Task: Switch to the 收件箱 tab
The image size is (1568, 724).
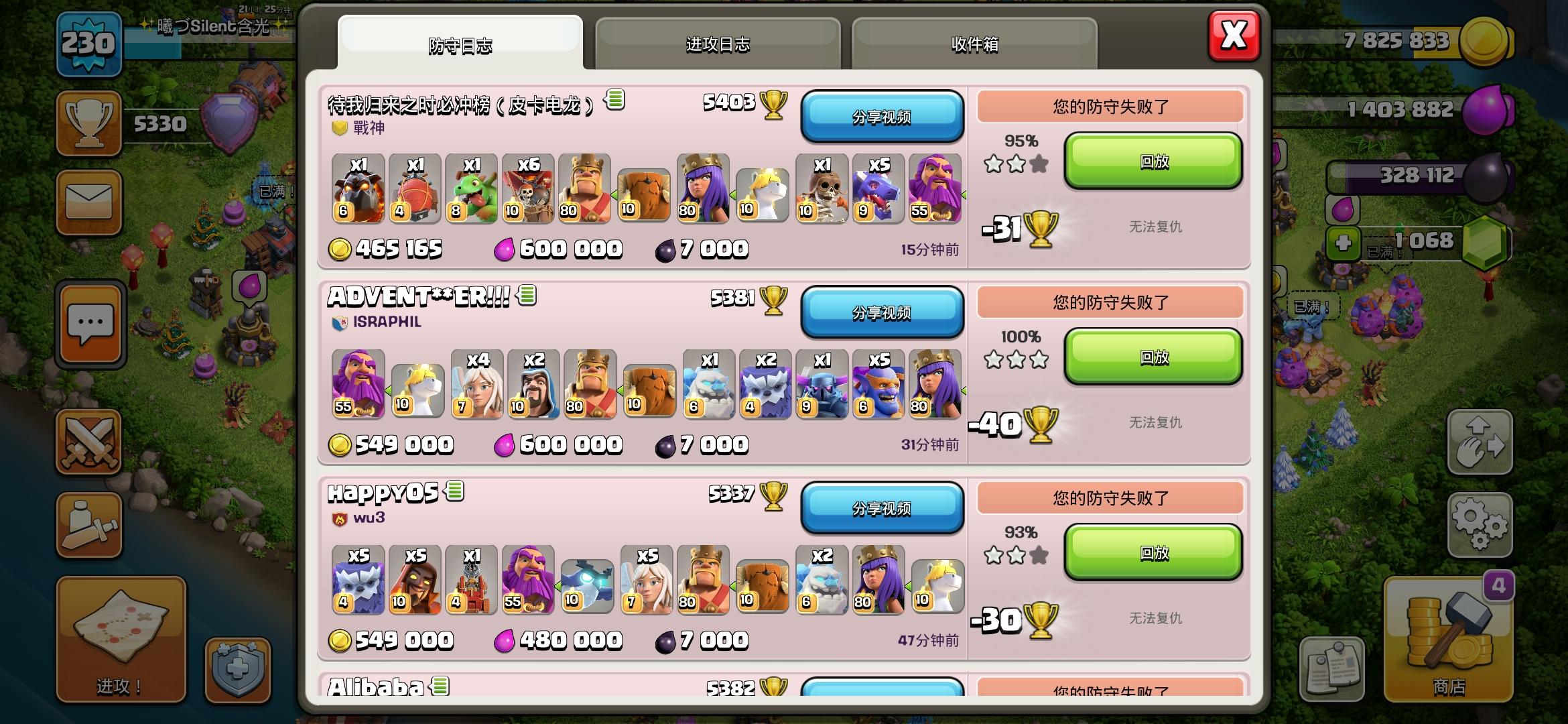Action: coord(975,44)
